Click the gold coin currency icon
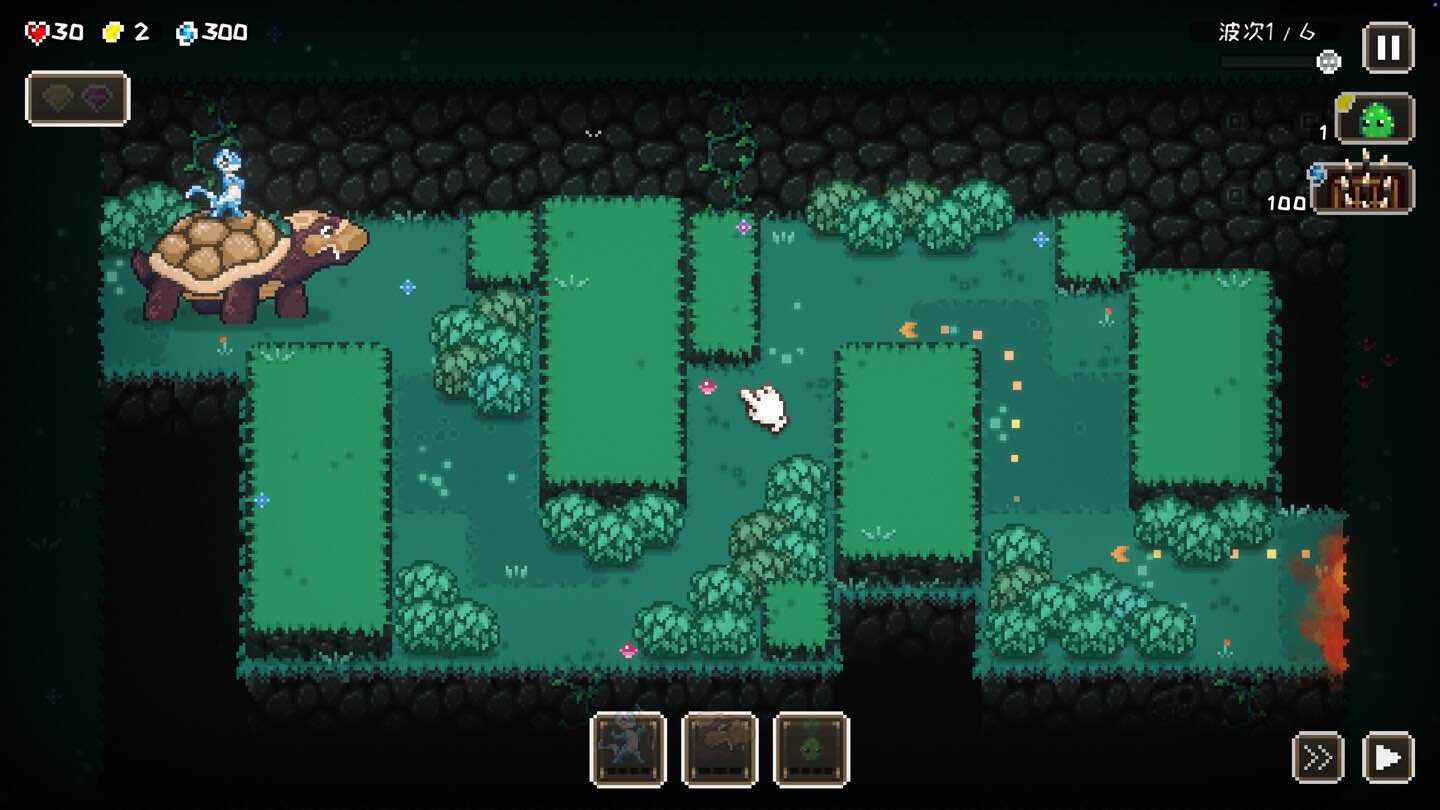Viewport: 1440px width, 810px height. pyautogui.click(x=116, y=31)
